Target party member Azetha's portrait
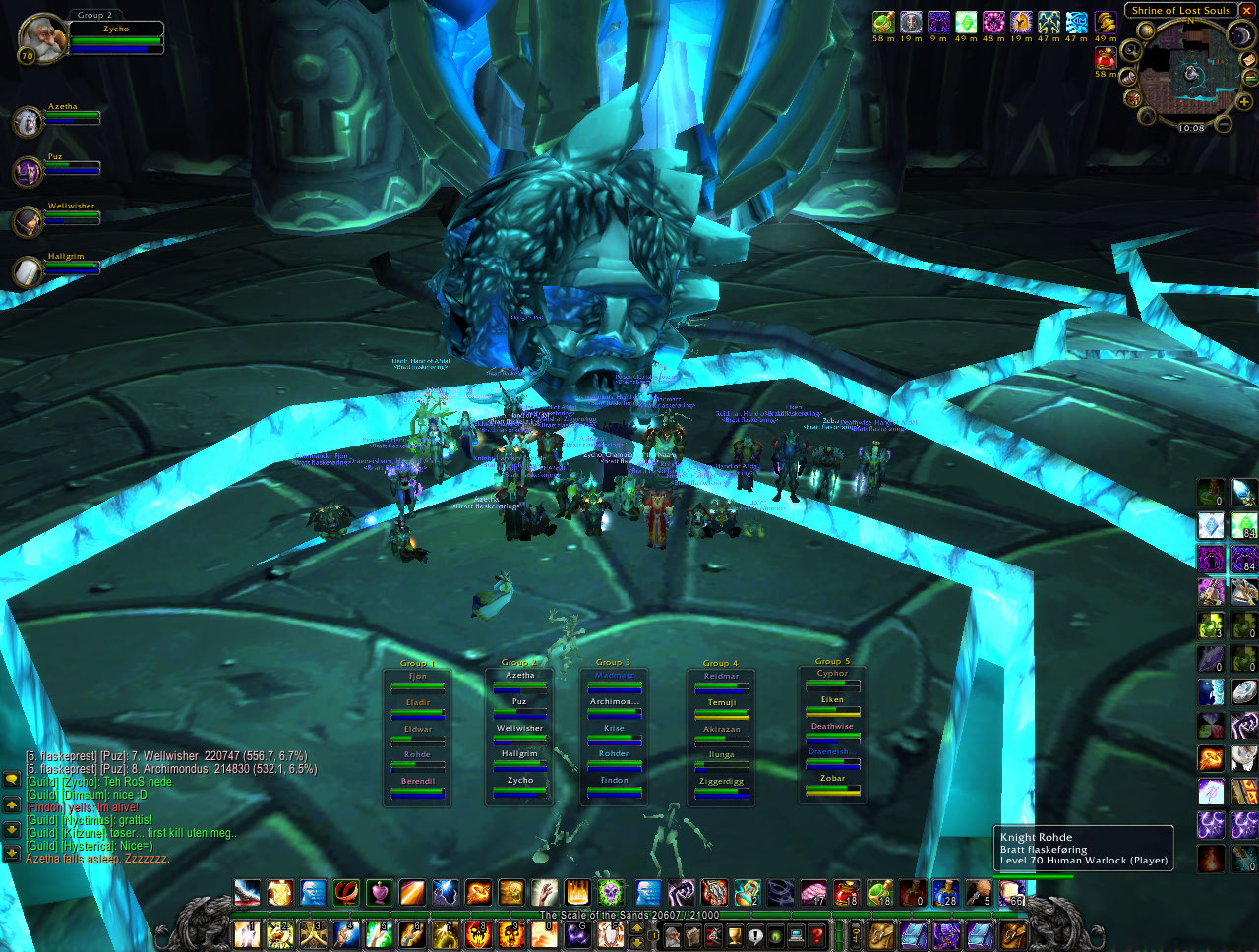Image resolution: width=1259 pixels, height=952 pixels. pos(27,122)
